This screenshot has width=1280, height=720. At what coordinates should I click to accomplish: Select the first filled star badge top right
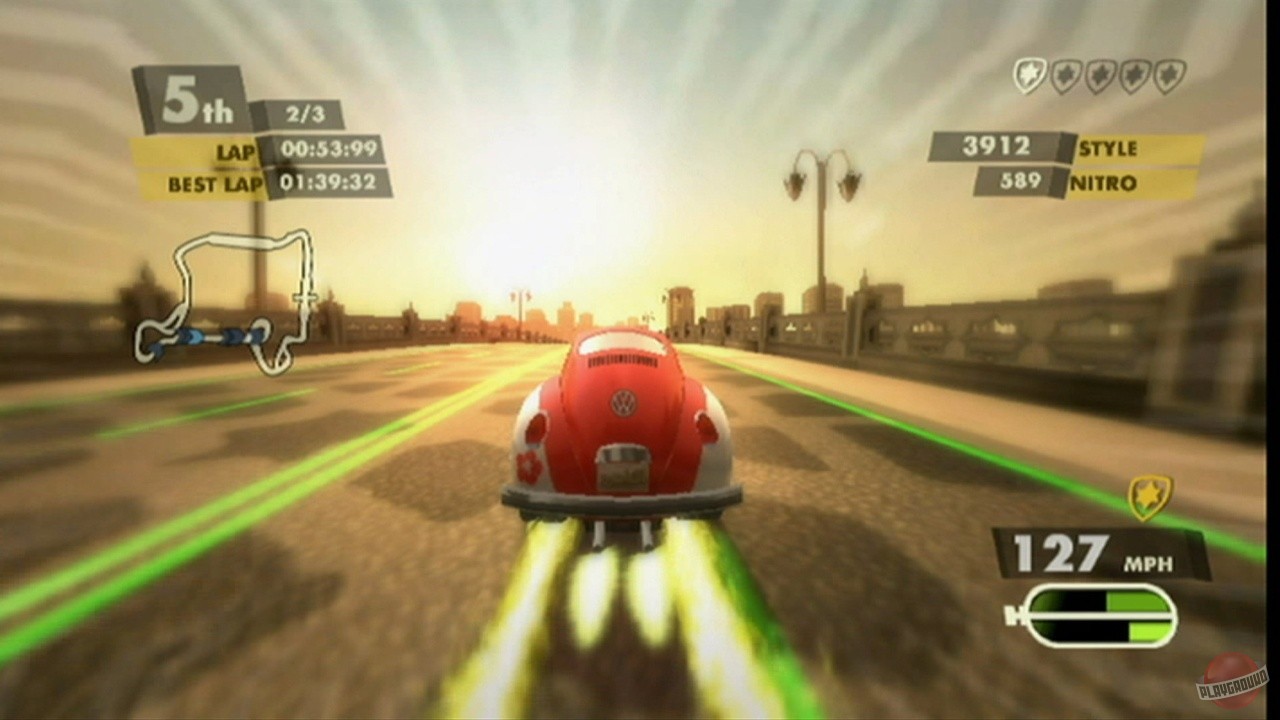click(1030, 74)
